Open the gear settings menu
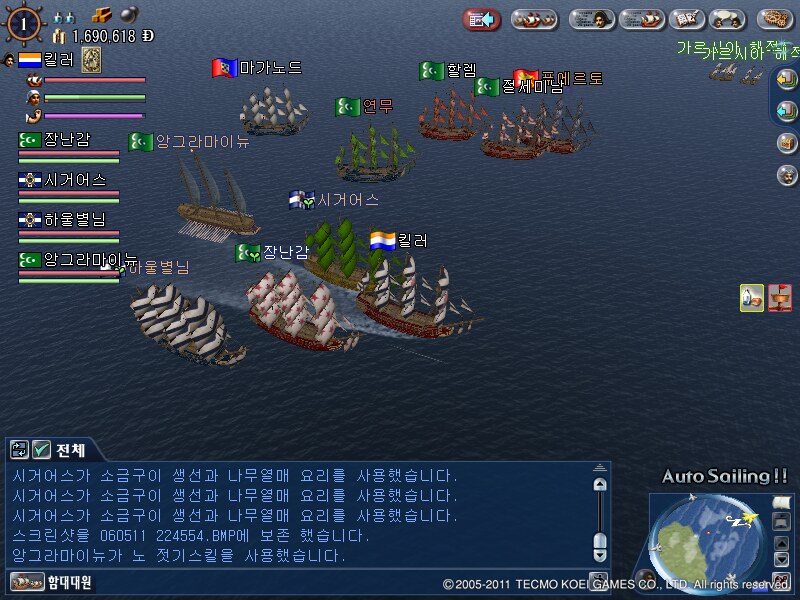The width and height of the screenshot is (800, 600). (x=775, y=19)
